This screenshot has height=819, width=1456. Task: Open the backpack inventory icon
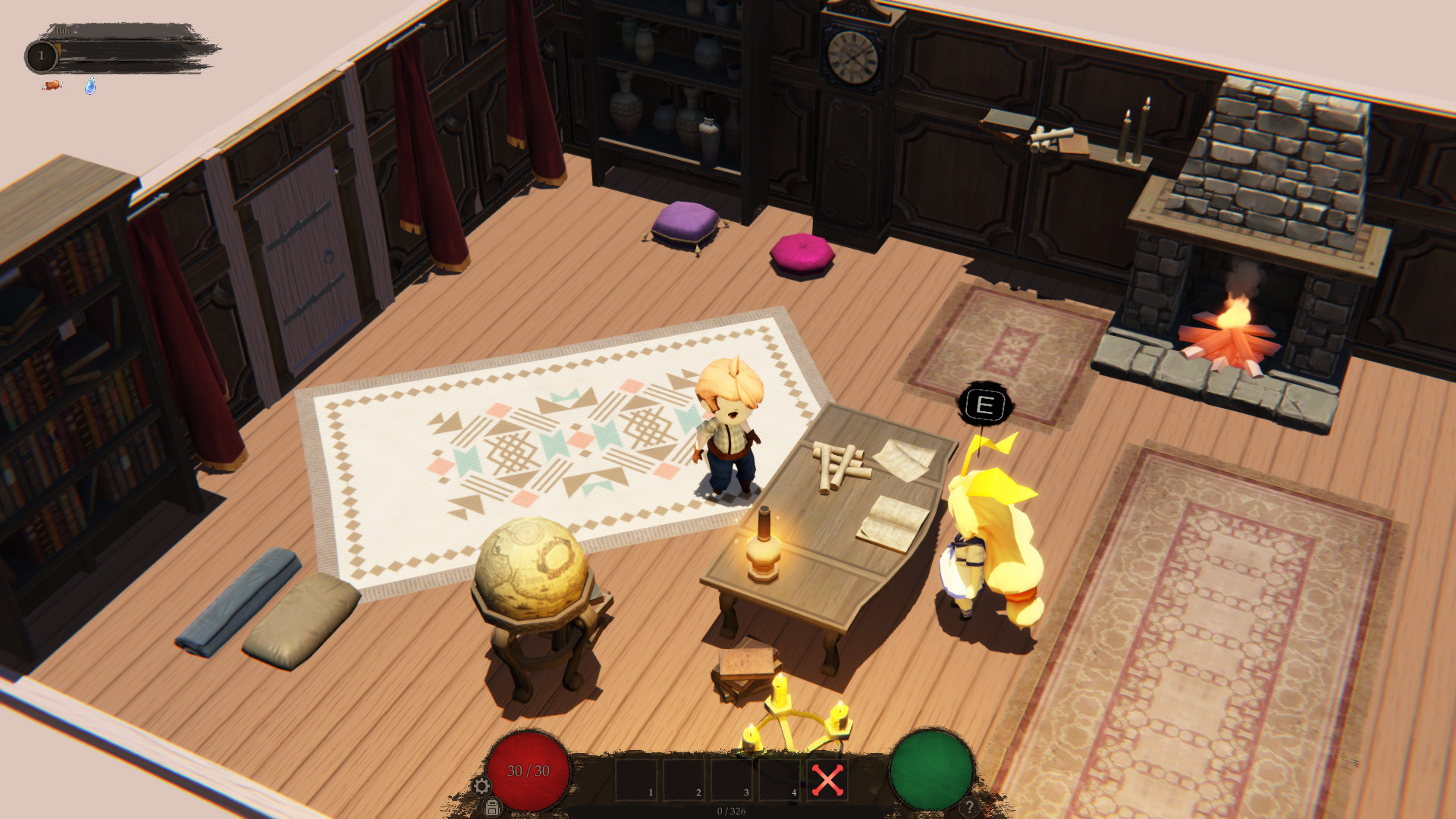click(492, 807)
